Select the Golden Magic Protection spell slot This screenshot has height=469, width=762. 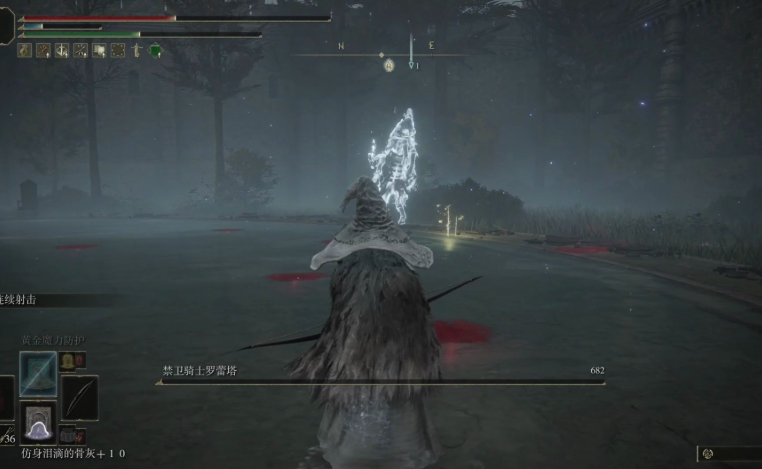[x=38, y=373]
